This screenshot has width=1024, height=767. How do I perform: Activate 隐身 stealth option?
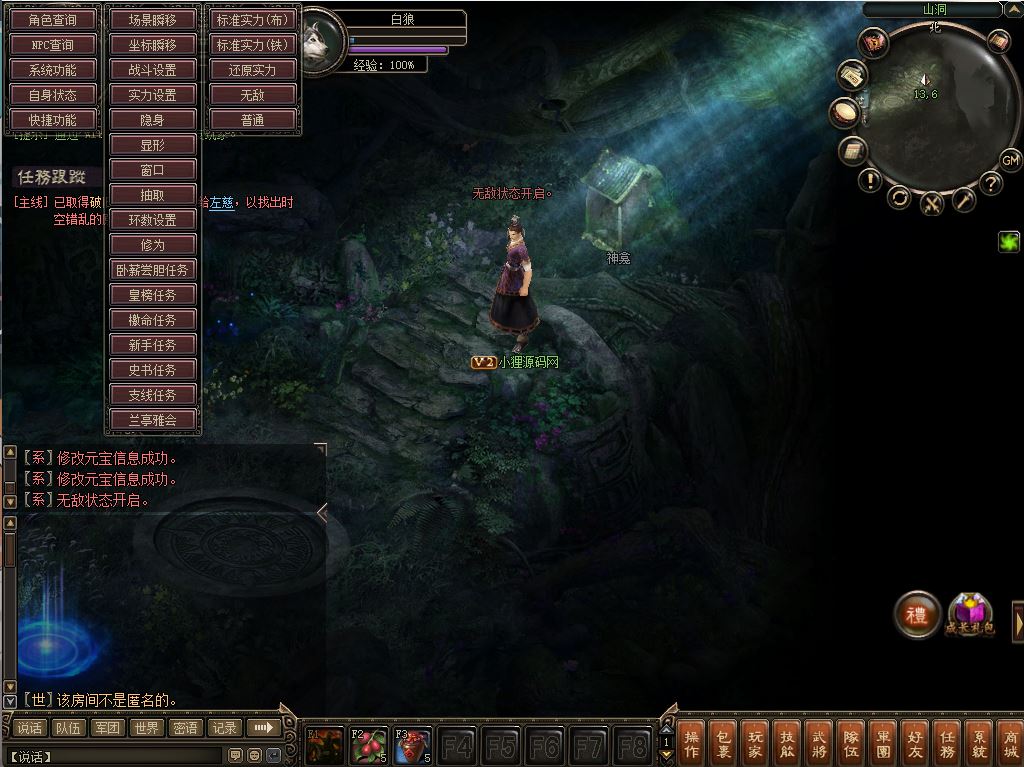[x=153, y=120]
